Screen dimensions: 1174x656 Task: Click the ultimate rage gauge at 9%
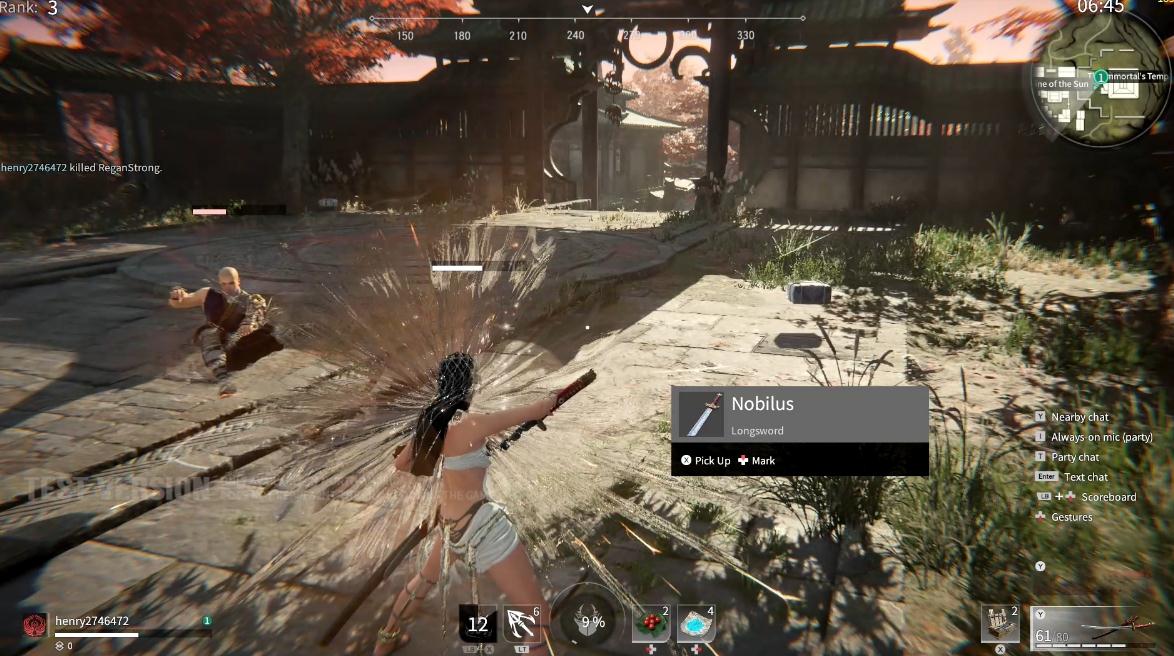coord(592,622)
